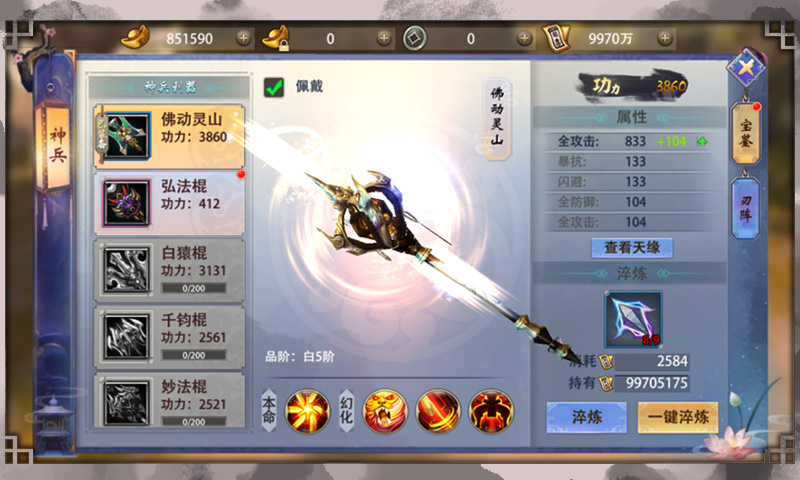Screen dimensions: 800x480
Task: Add gold ingots with the plus button
Action: coord(244,38)
